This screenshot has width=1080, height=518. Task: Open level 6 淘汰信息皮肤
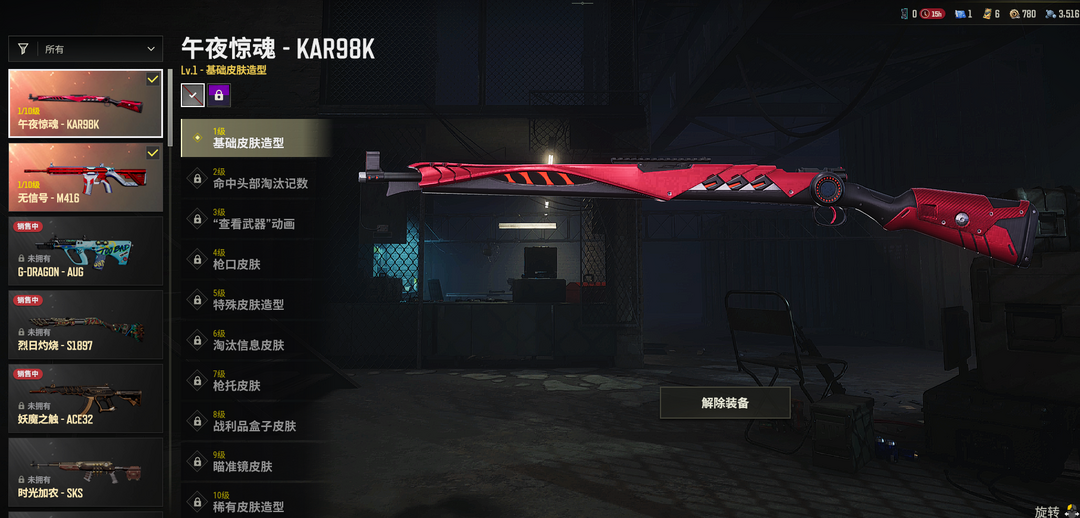tap(256, 340)
